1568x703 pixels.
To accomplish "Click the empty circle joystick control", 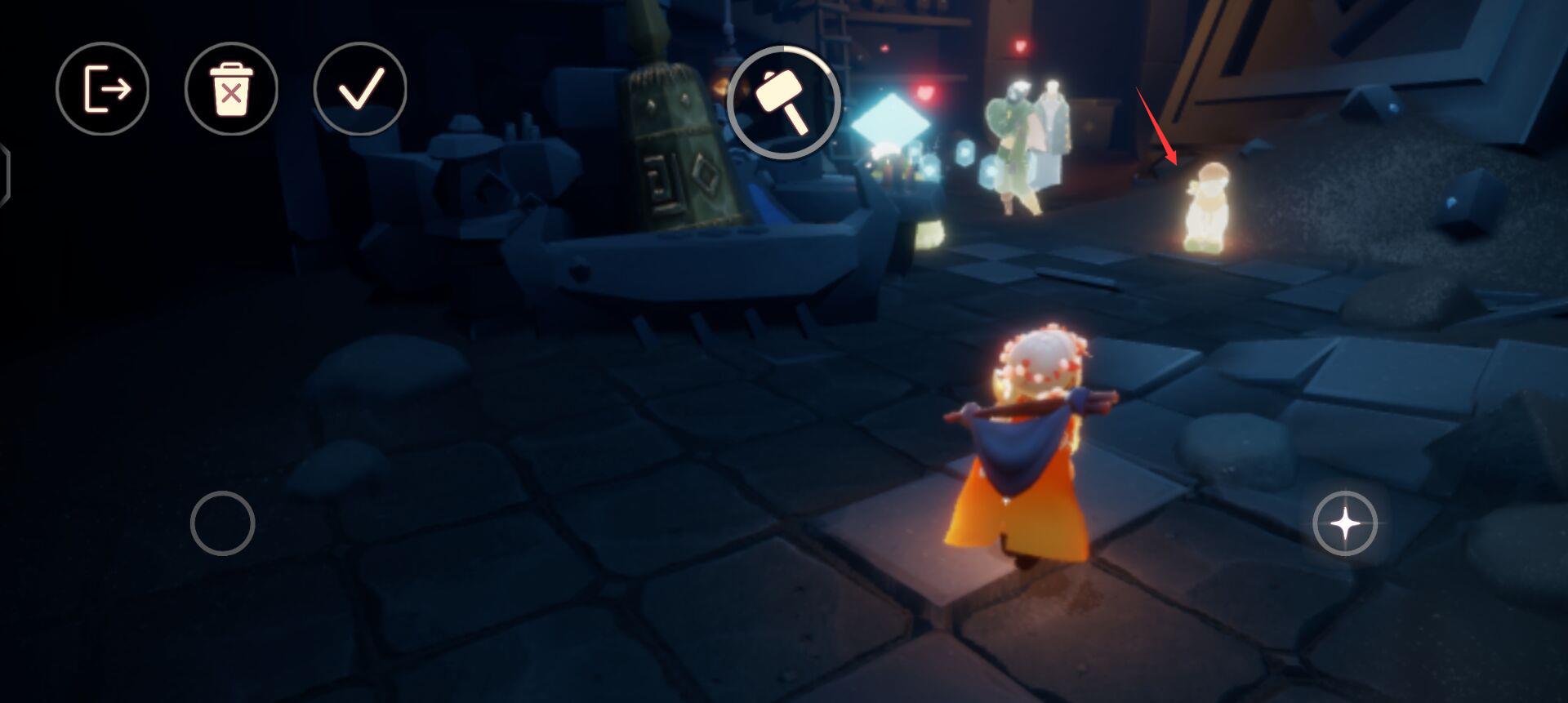I will pos(223,523).
